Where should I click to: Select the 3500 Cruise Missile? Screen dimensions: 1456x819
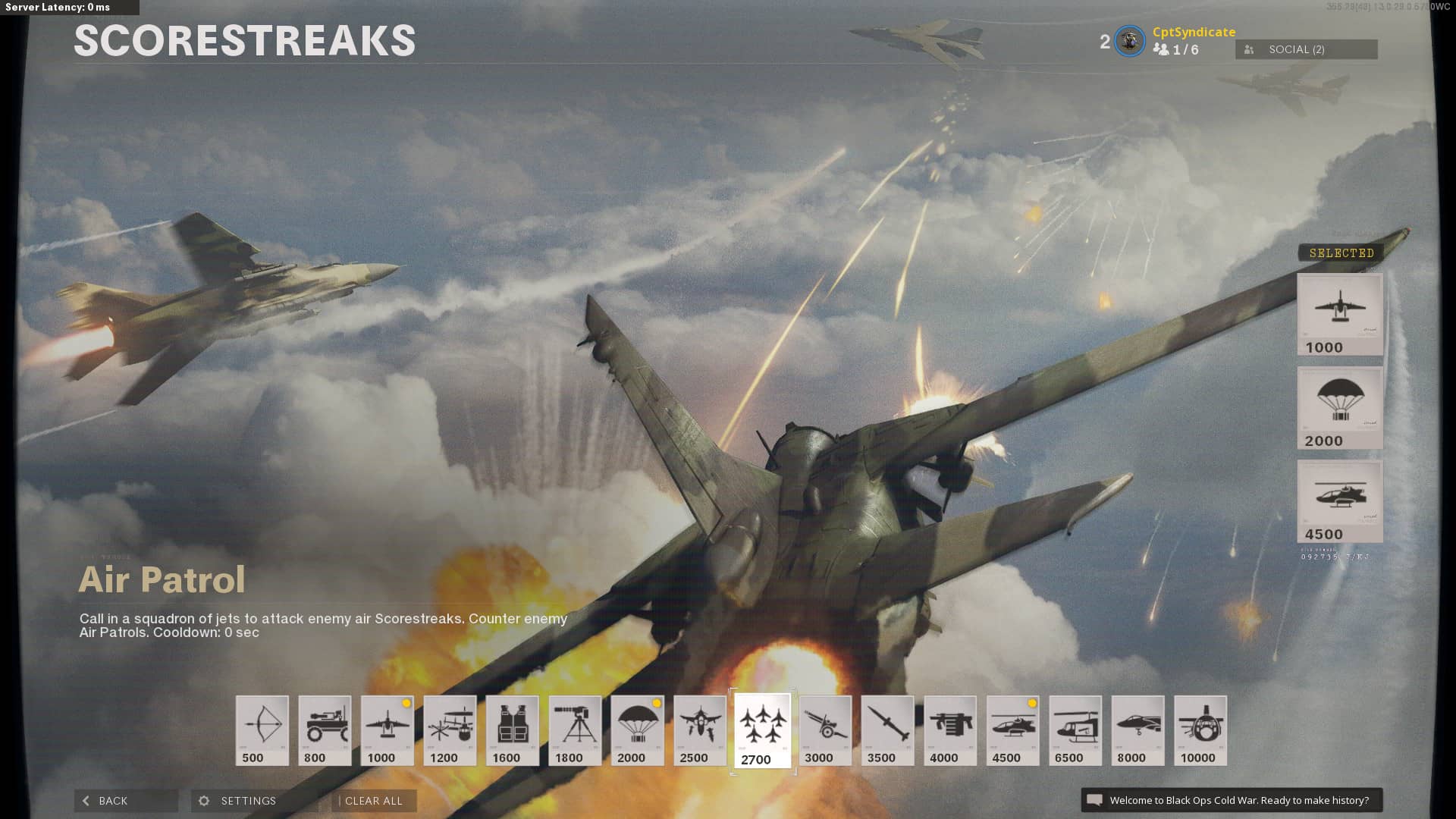(887, 730)
